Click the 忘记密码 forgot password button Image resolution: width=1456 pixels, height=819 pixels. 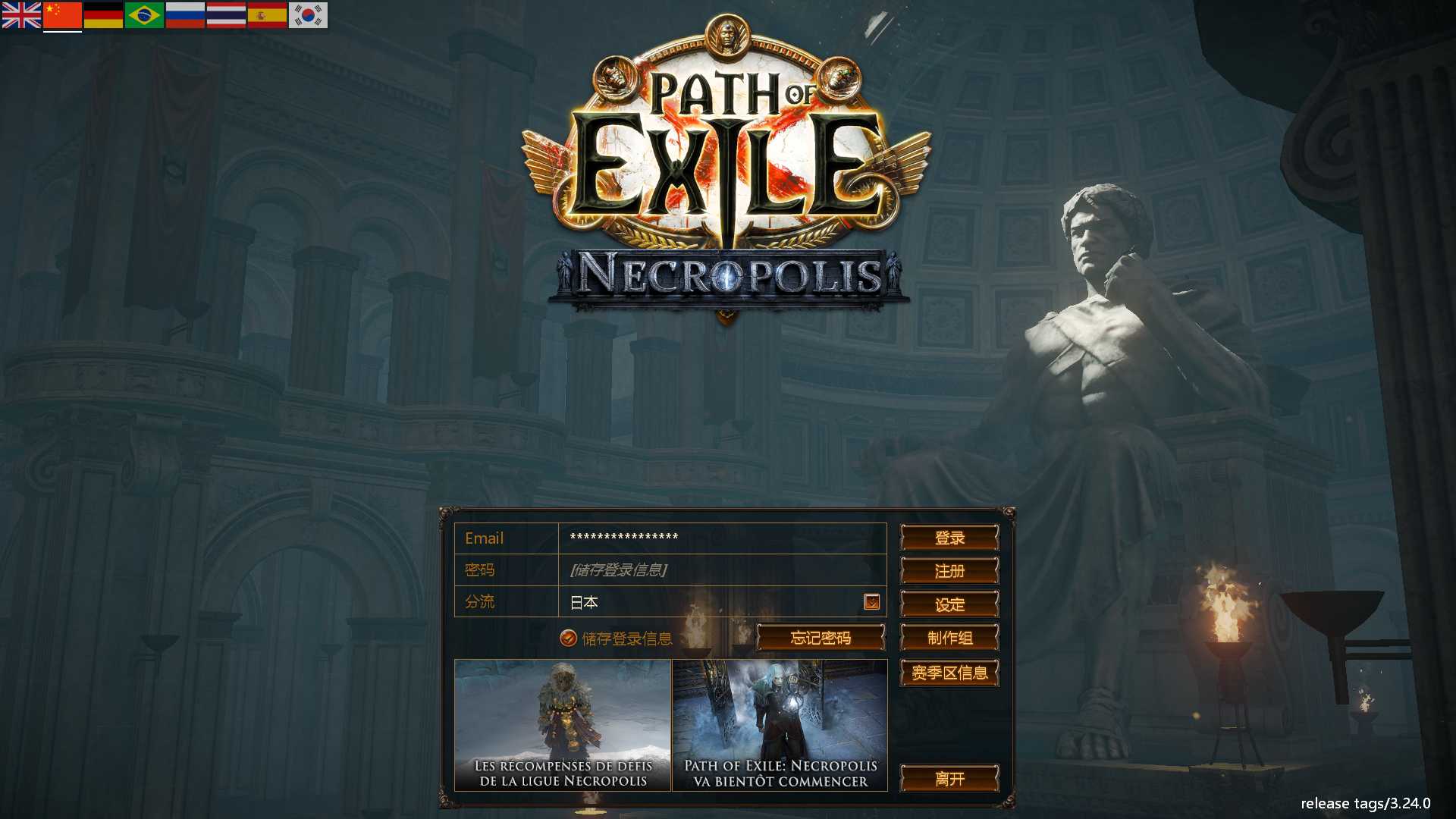pos(821,638)
